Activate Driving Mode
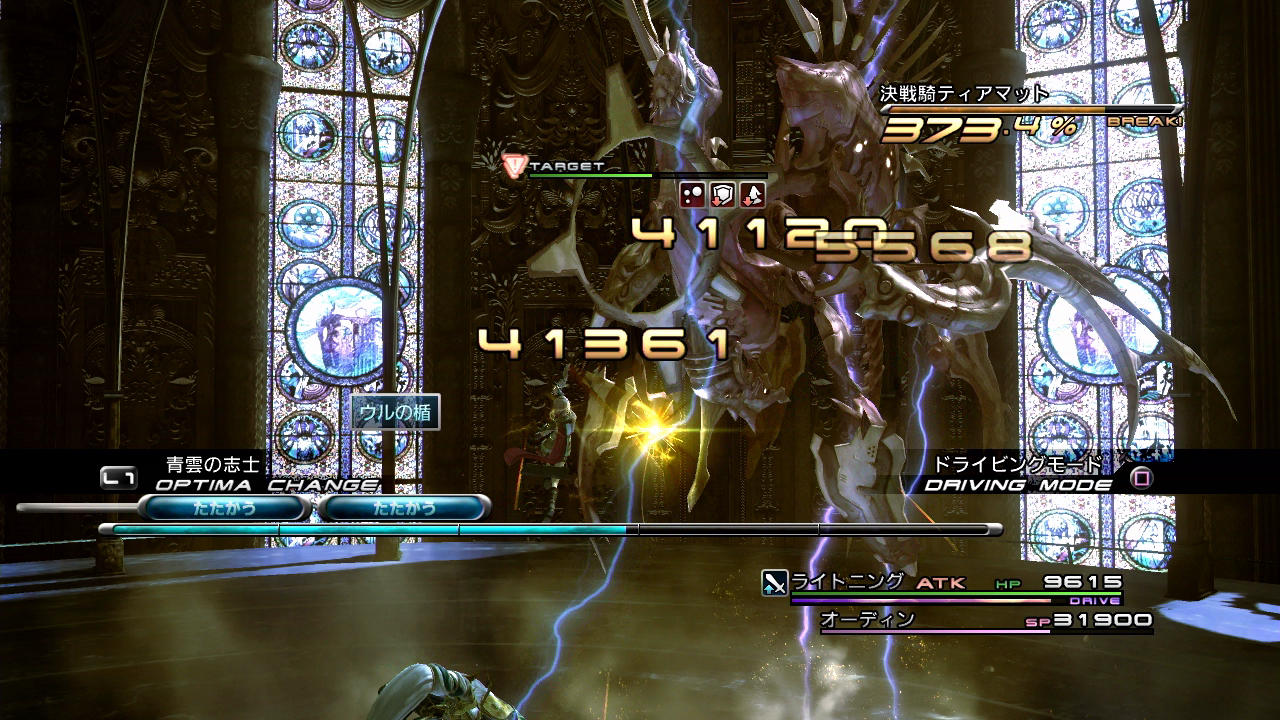This screenshot has width=1280, height=720. [1018, 484]
